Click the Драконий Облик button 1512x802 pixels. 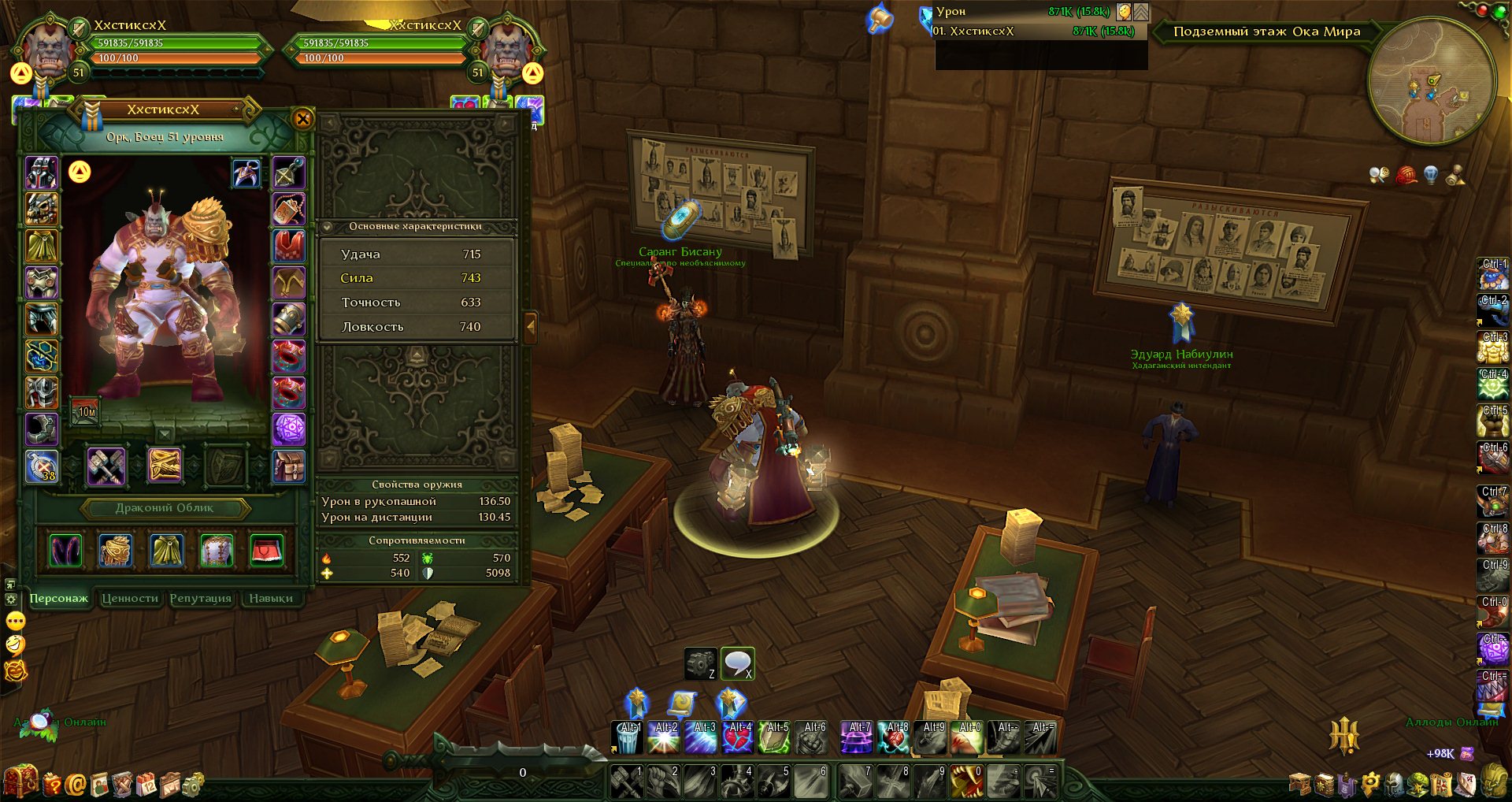(x=165, y=508)
